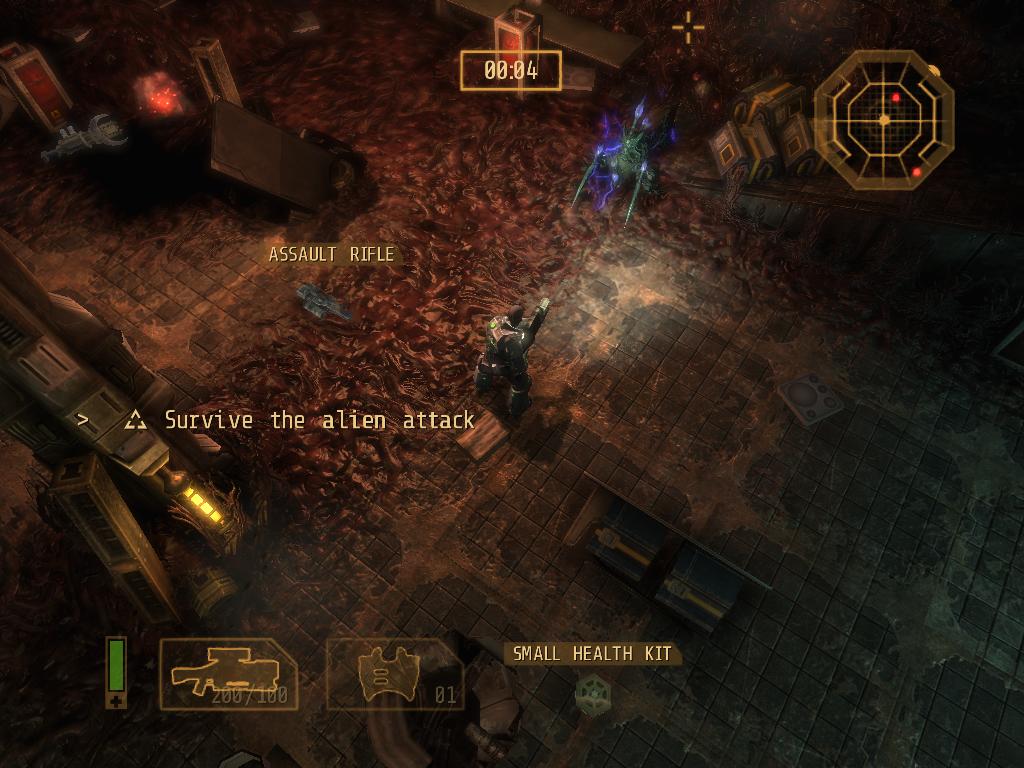The image size is (1024, 768).
Task: Select the Survive the alien attack objective
Action: (x=319, y=420)
